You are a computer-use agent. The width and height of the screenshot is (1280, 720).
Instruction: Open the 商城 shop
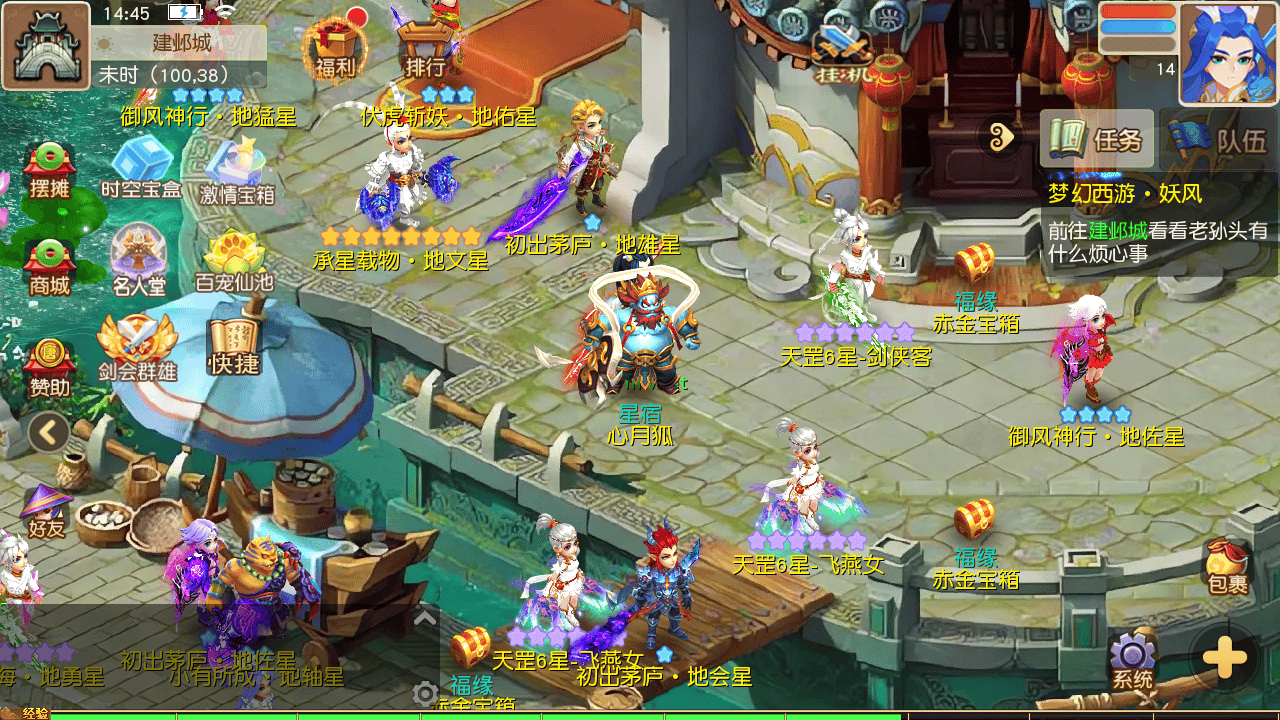click(49, 266)
